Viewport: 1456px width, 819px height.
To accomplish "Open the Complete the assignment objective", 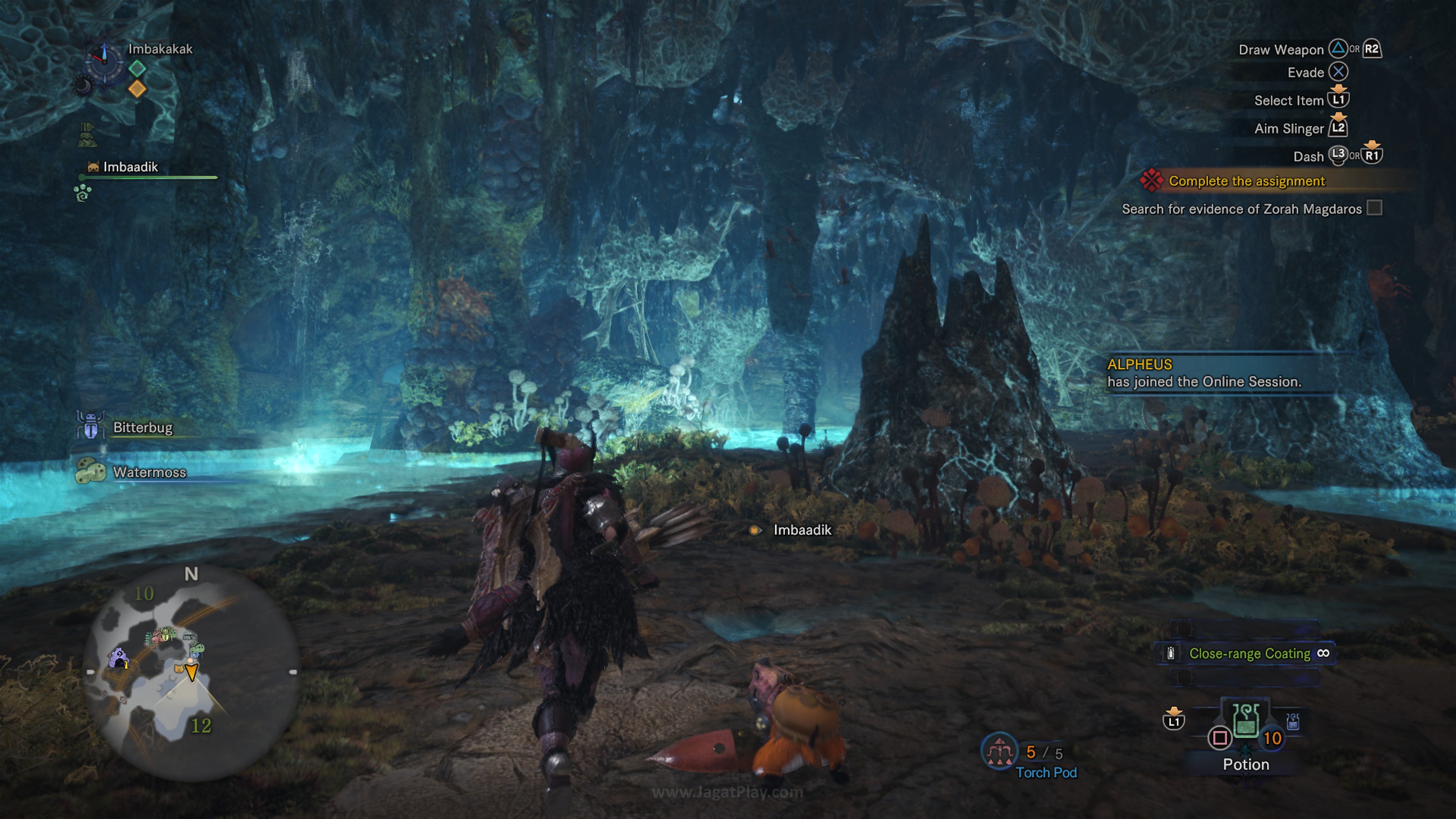I will pos(1246,181).
